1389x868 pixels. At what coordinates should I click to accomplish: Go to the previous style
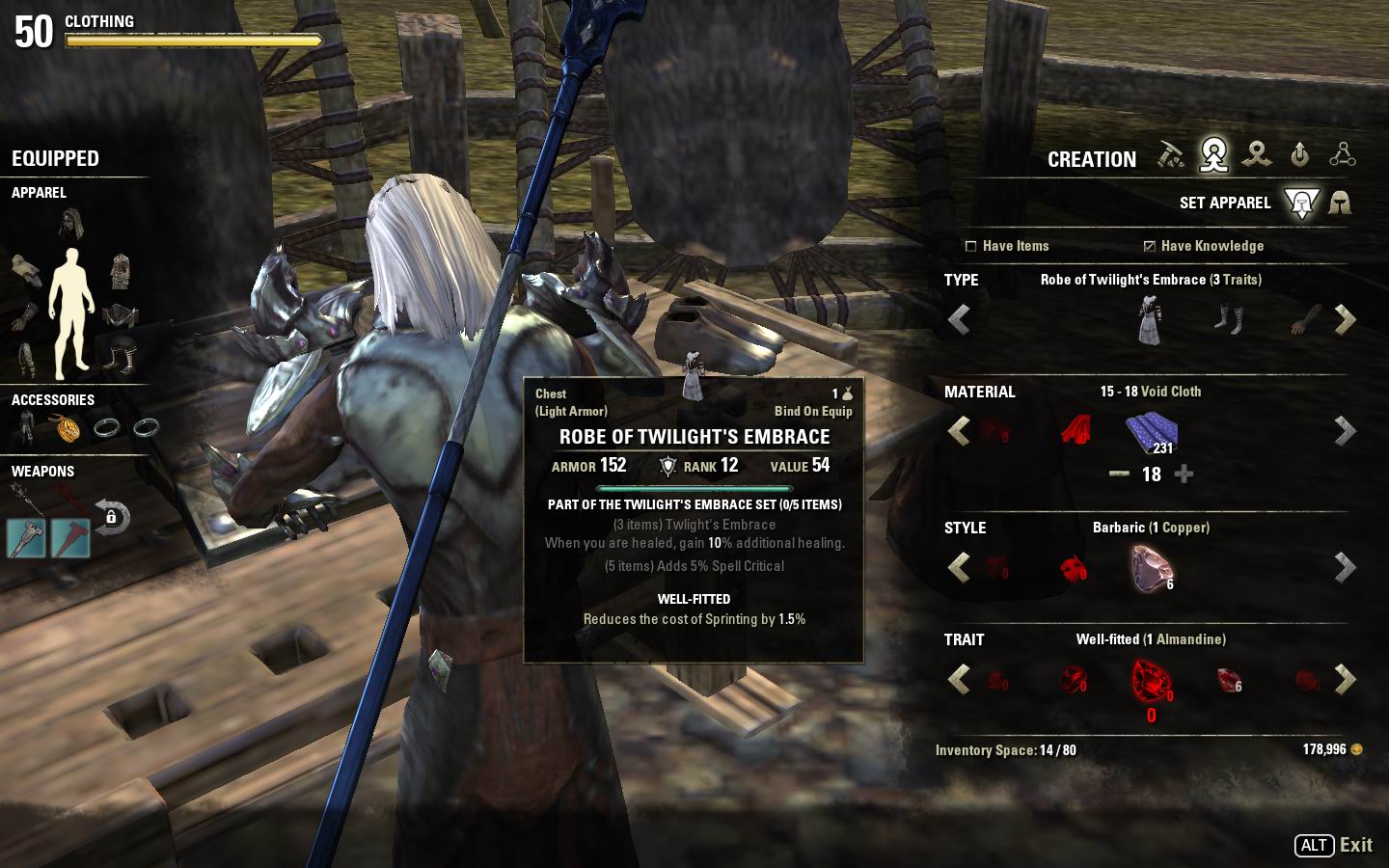(x=959, y=568)
